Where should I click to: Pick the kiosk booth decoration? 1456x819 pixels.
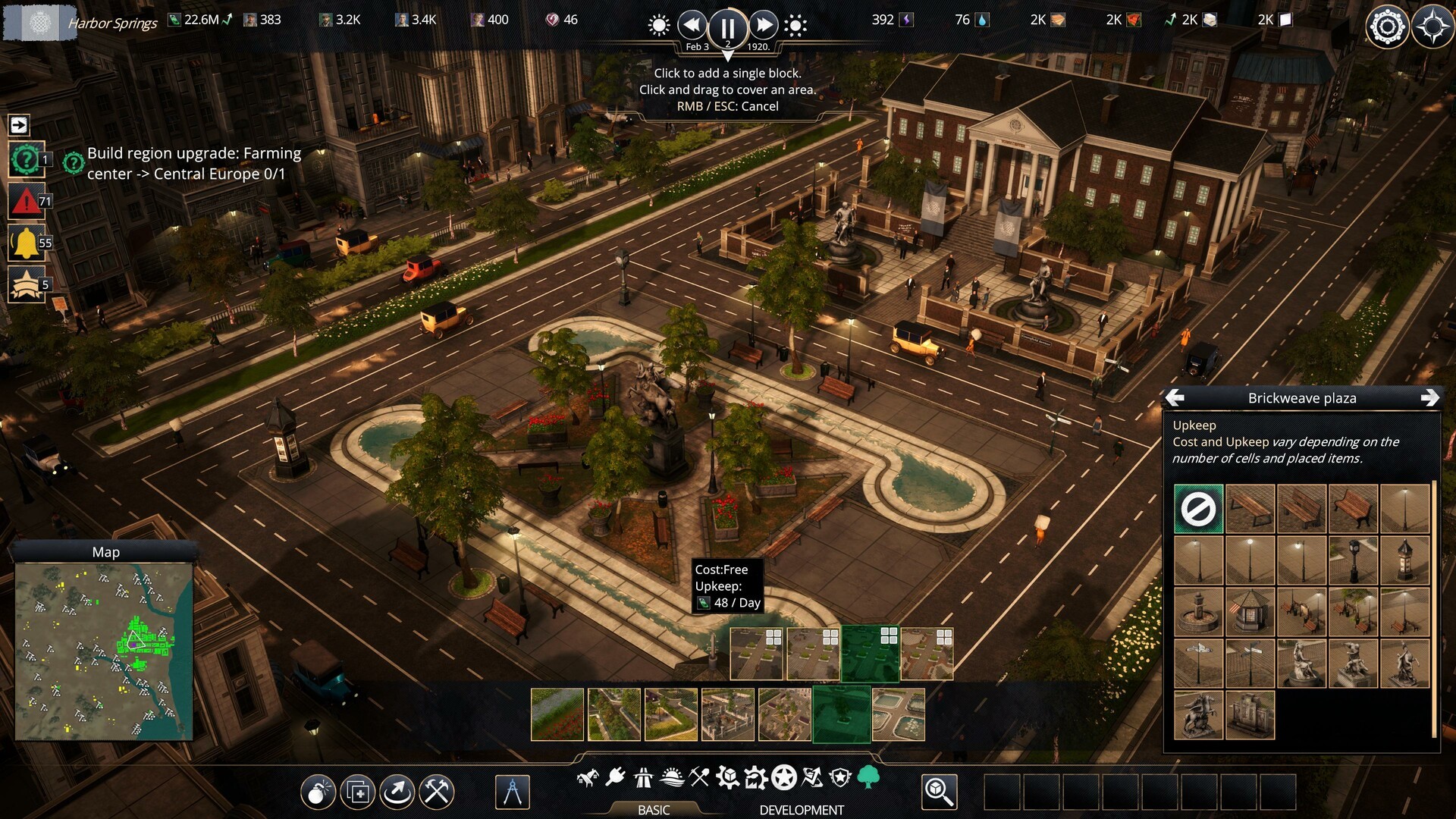pyautogui.click(x=1250, y=612)
